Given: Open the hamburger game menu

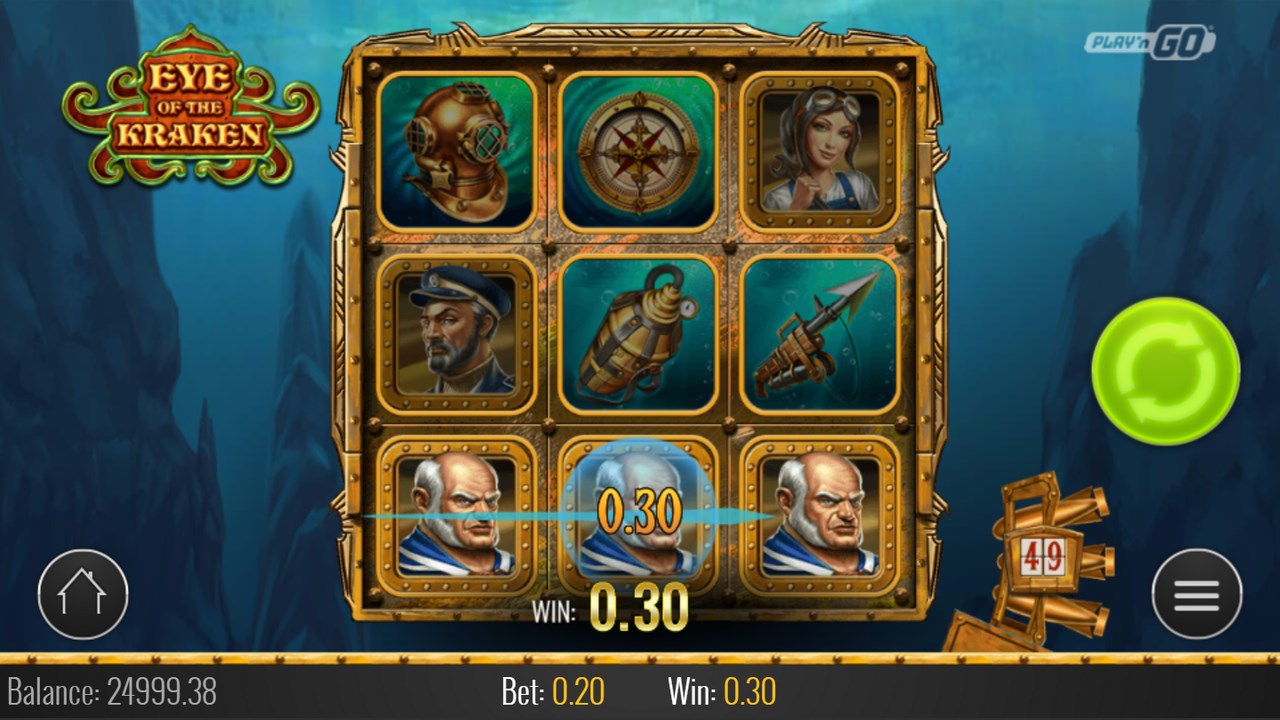Looking at the screenshot, I should point(1195,593).
